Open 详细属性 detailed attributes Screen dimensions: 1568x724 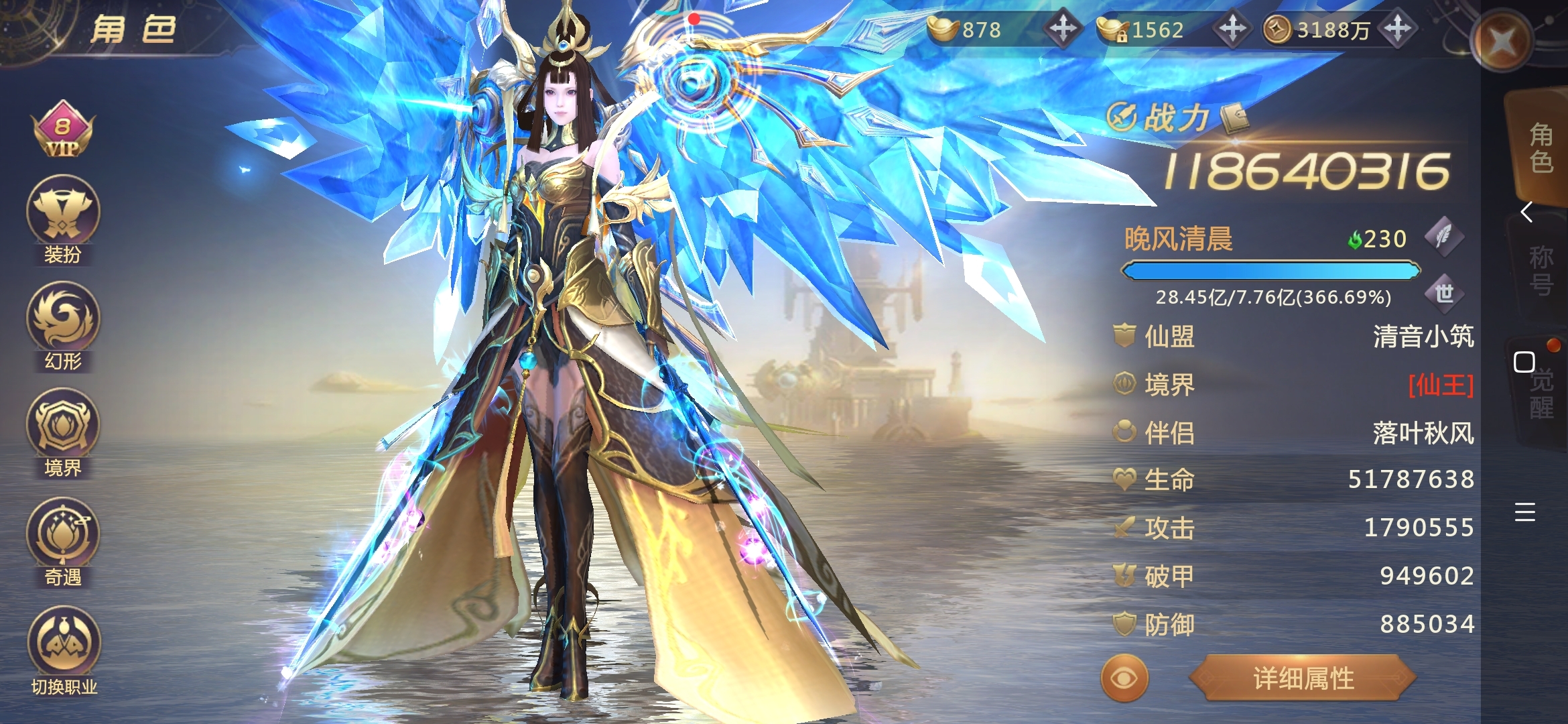(x=1303, y=678)
